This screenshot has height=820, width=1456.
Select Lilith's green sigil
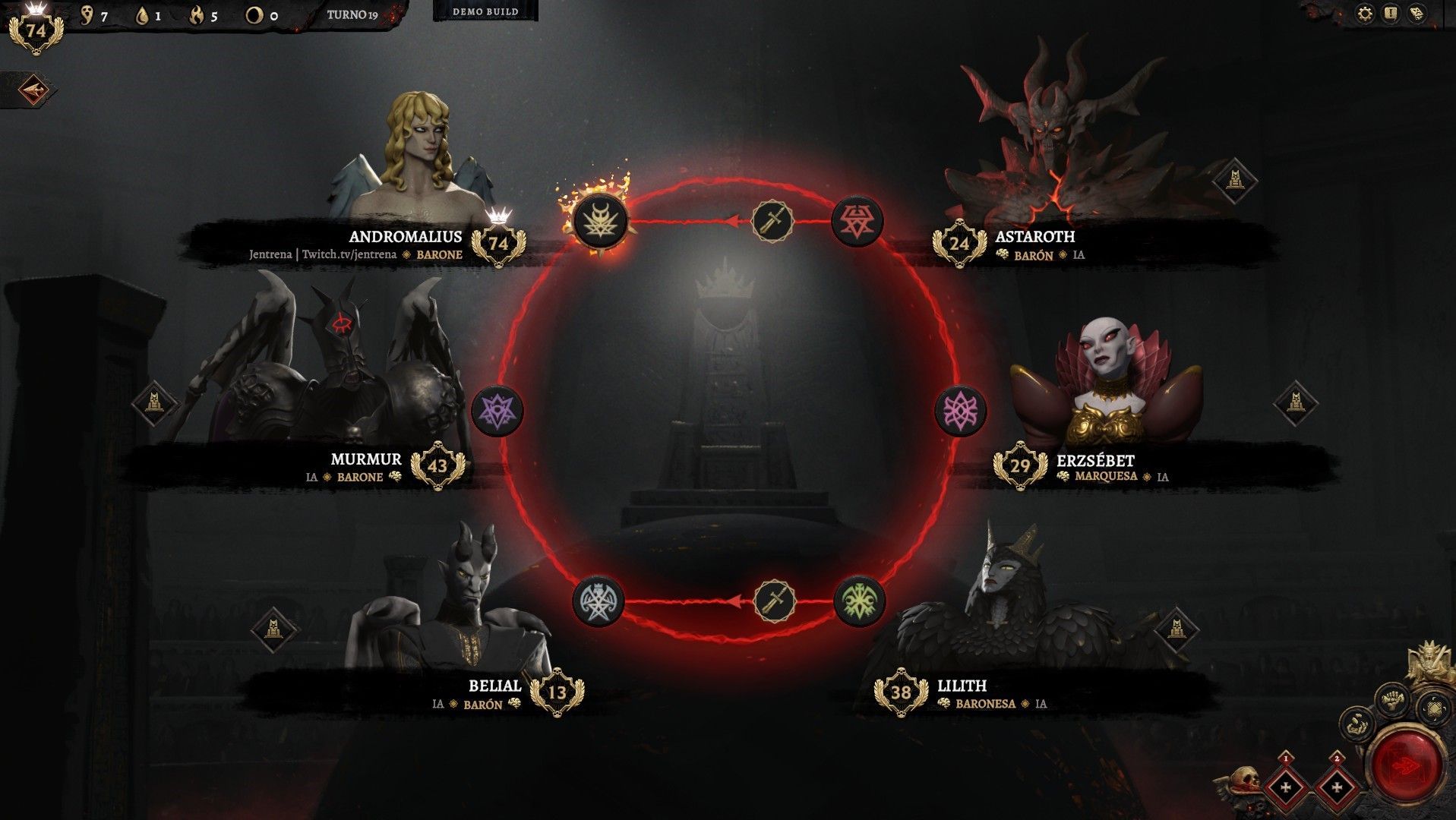pyautogui.click(x=859, y=601)
